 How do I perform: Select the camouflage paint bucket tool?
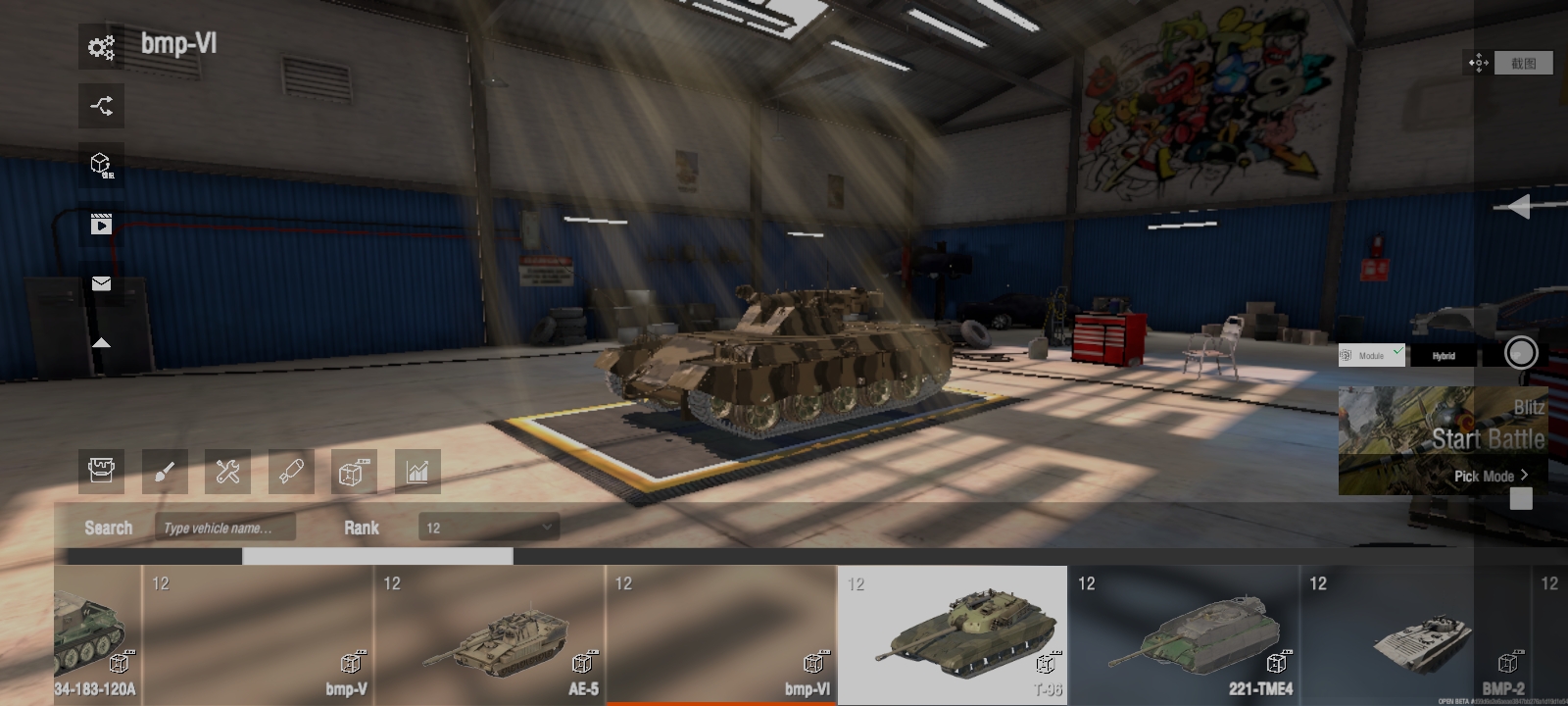pyautogui.click(x=101, y=472)
